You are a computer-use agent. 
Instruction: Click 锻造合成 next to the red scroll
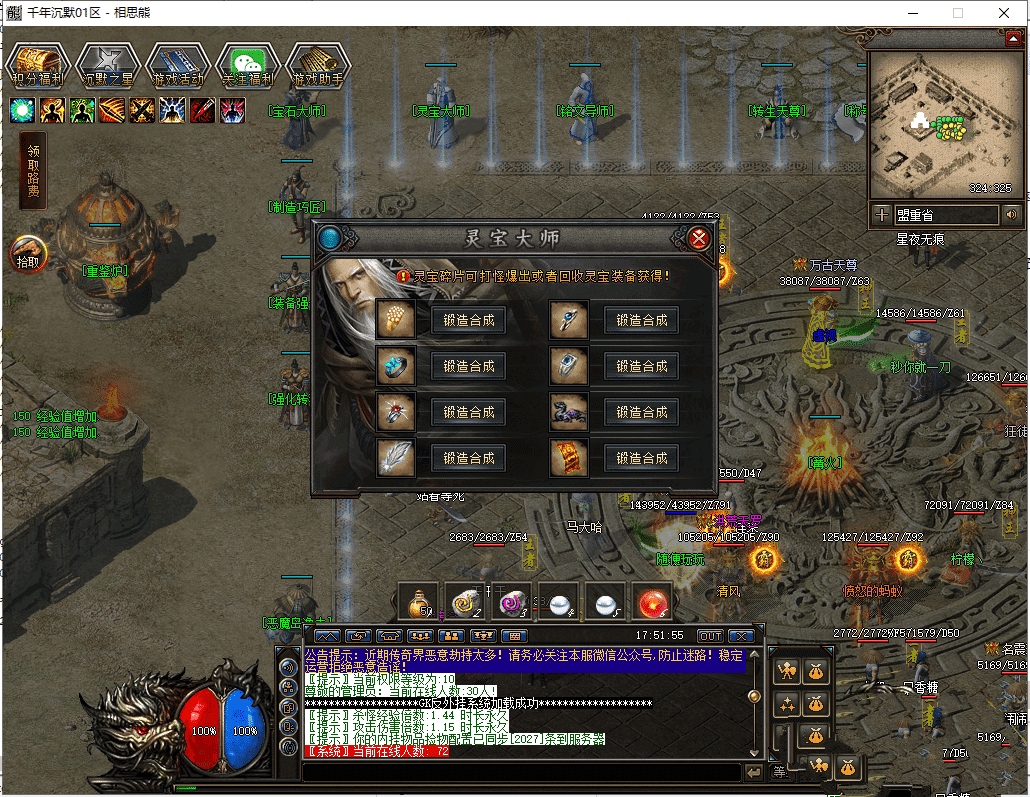tap(641, 458)
